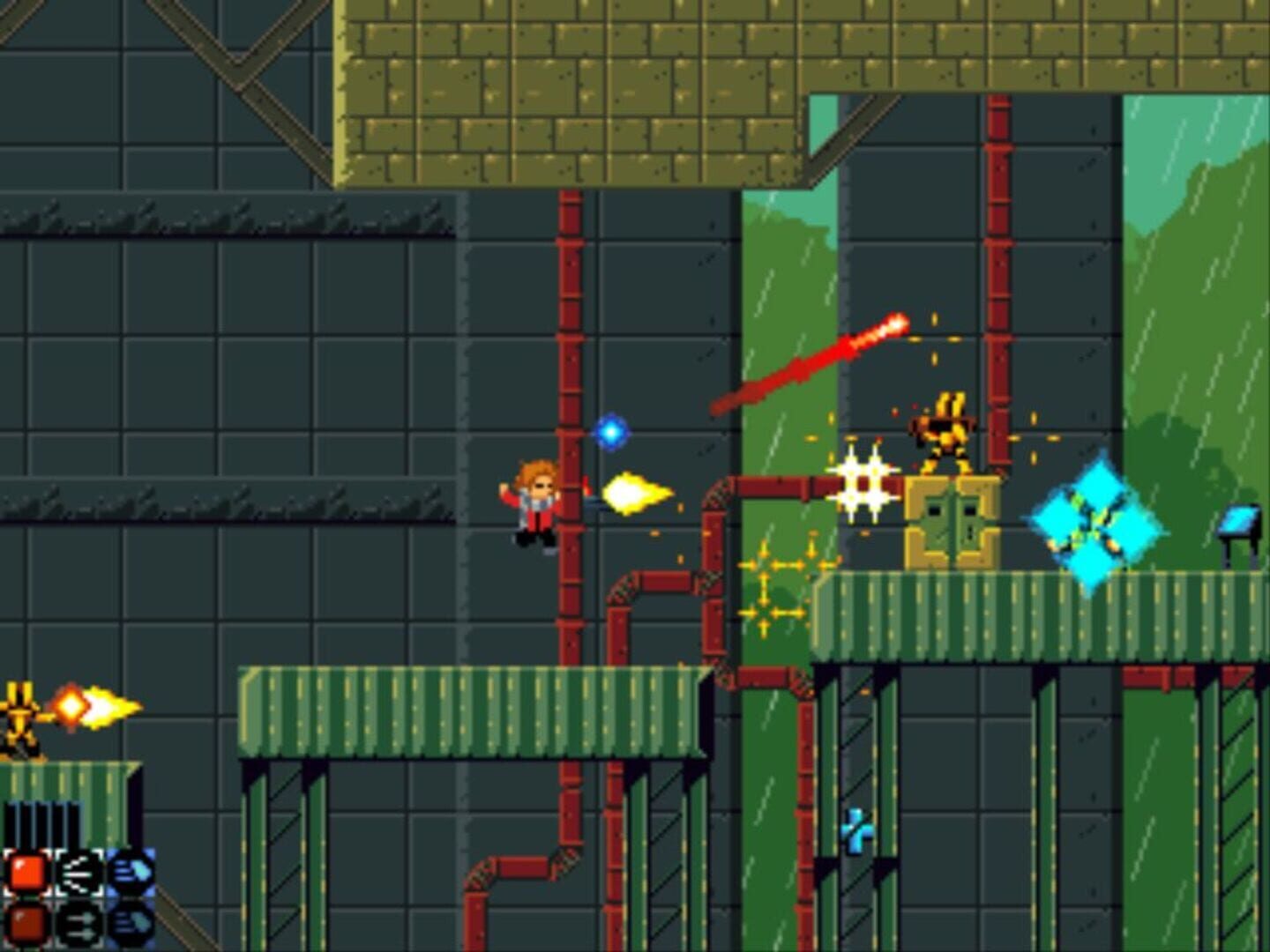Viewport: 1270px width, 952px height.
Task: Click the yellow robot firing on the far left
Action: click(18, 712)
